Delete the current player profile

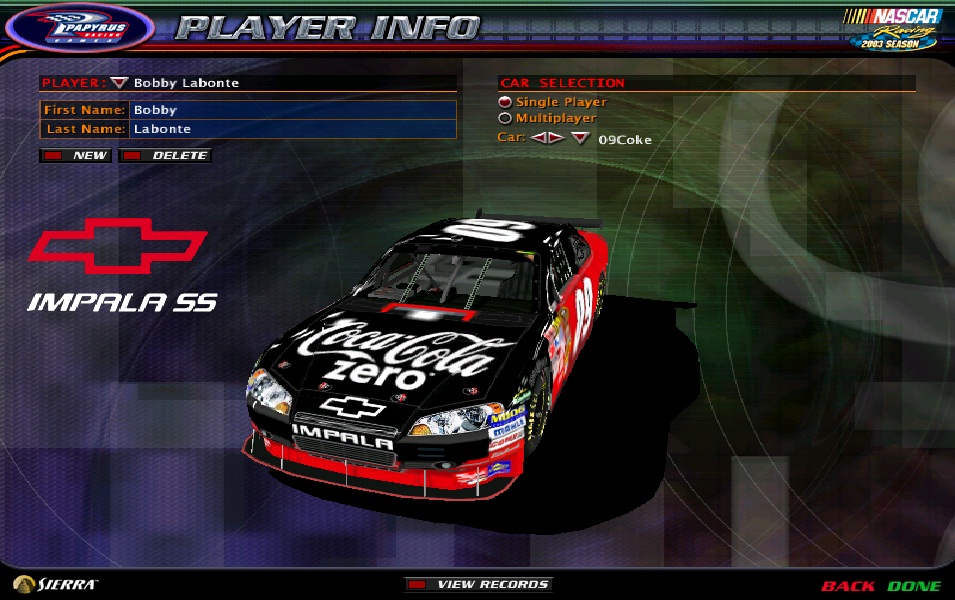point(166,156)
